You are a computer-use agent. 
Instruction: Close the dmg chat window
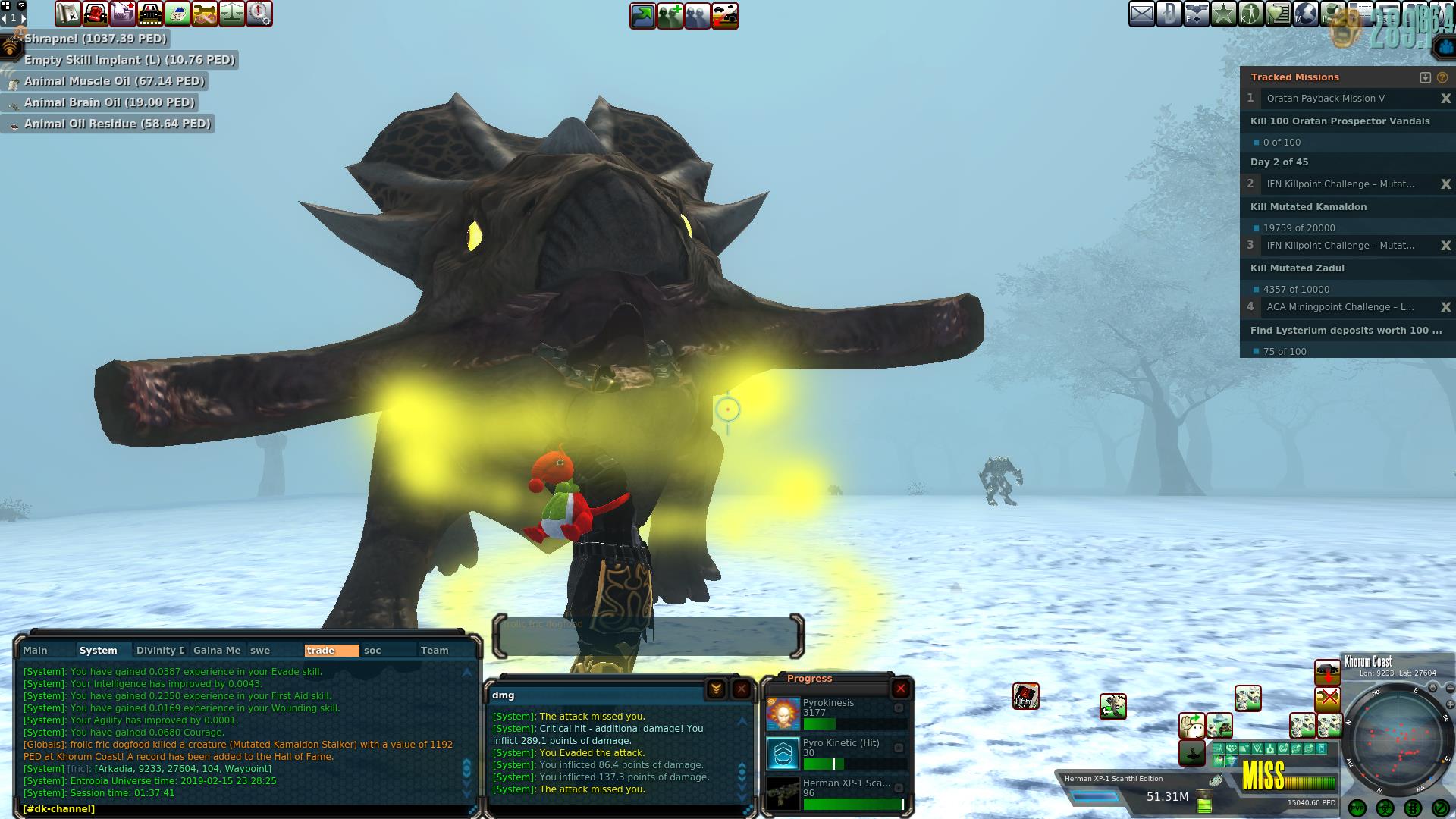(x=741, y=689)
